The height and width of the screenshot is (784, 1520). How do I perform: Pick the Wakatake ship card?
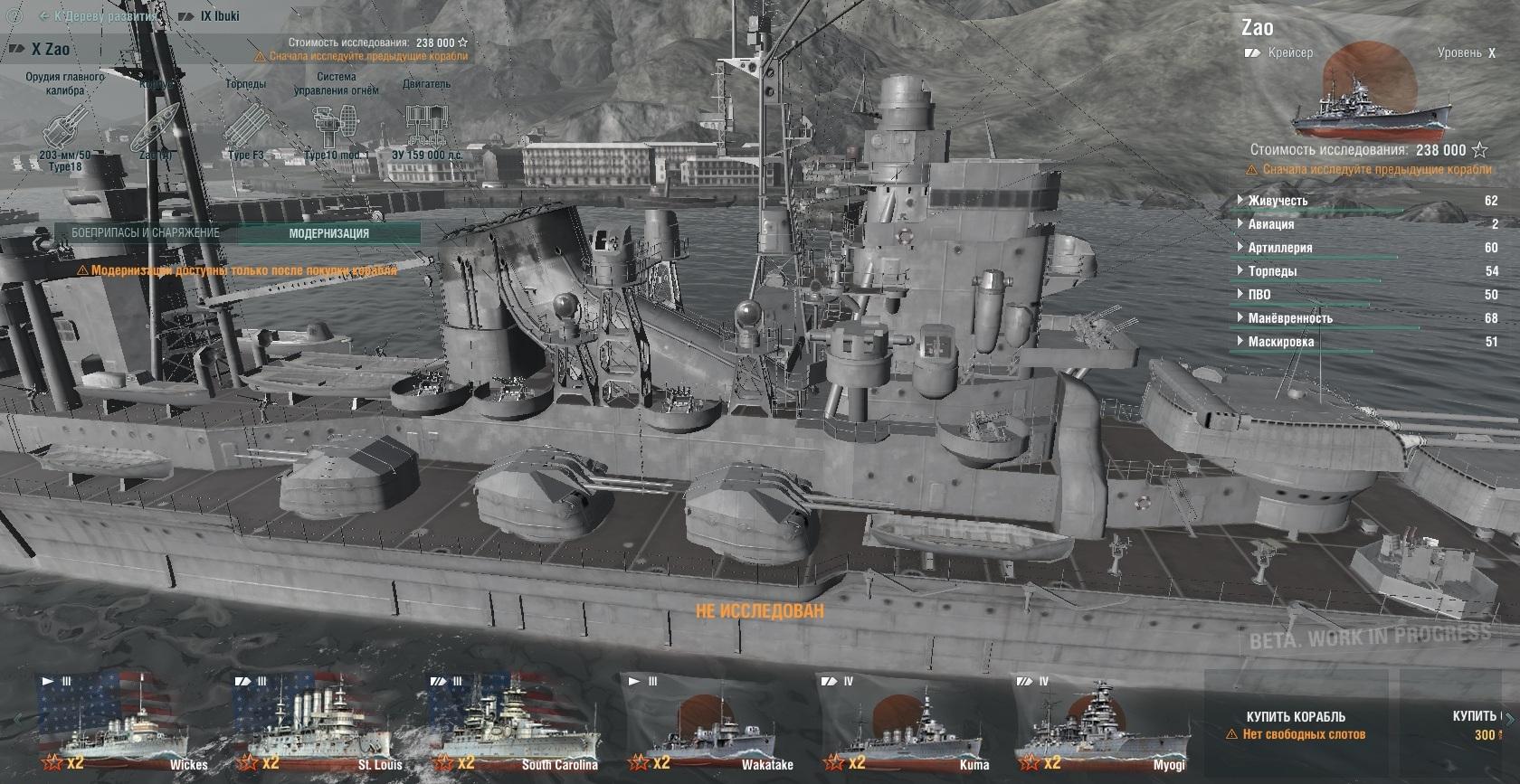point(710,722)
